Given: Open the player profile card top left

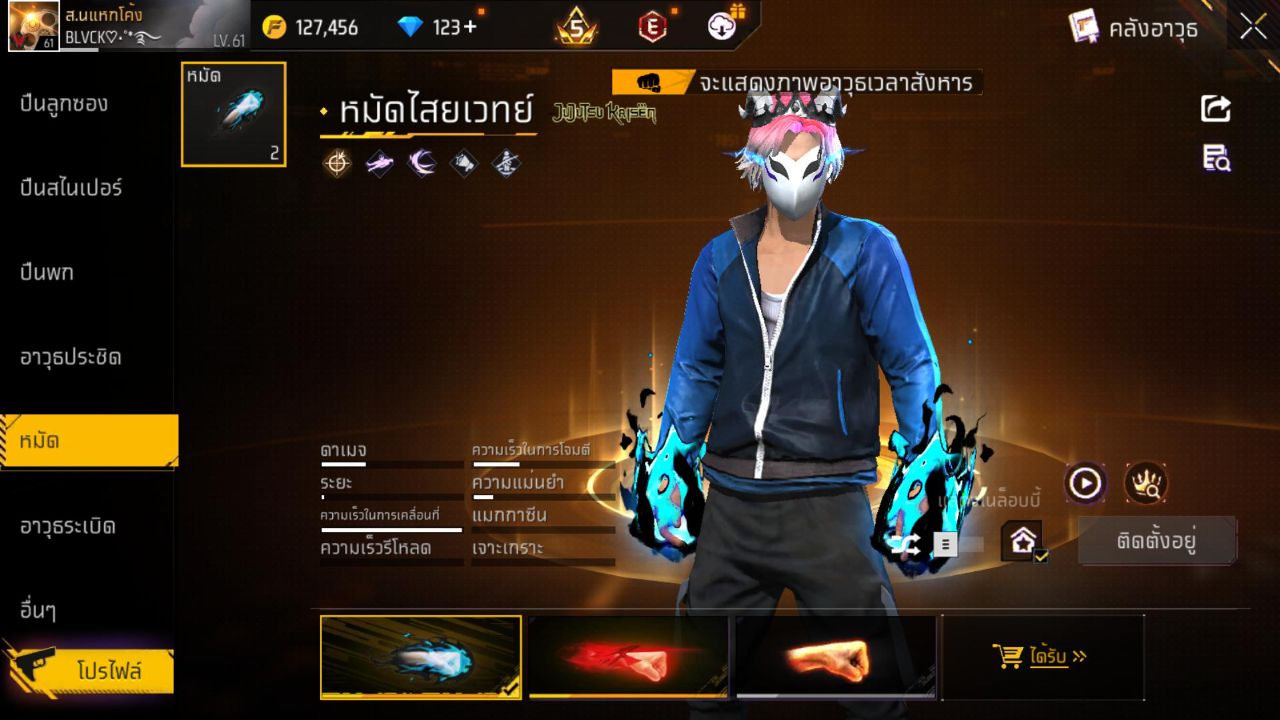Looking at the screenshot, I should pos(100,25).
